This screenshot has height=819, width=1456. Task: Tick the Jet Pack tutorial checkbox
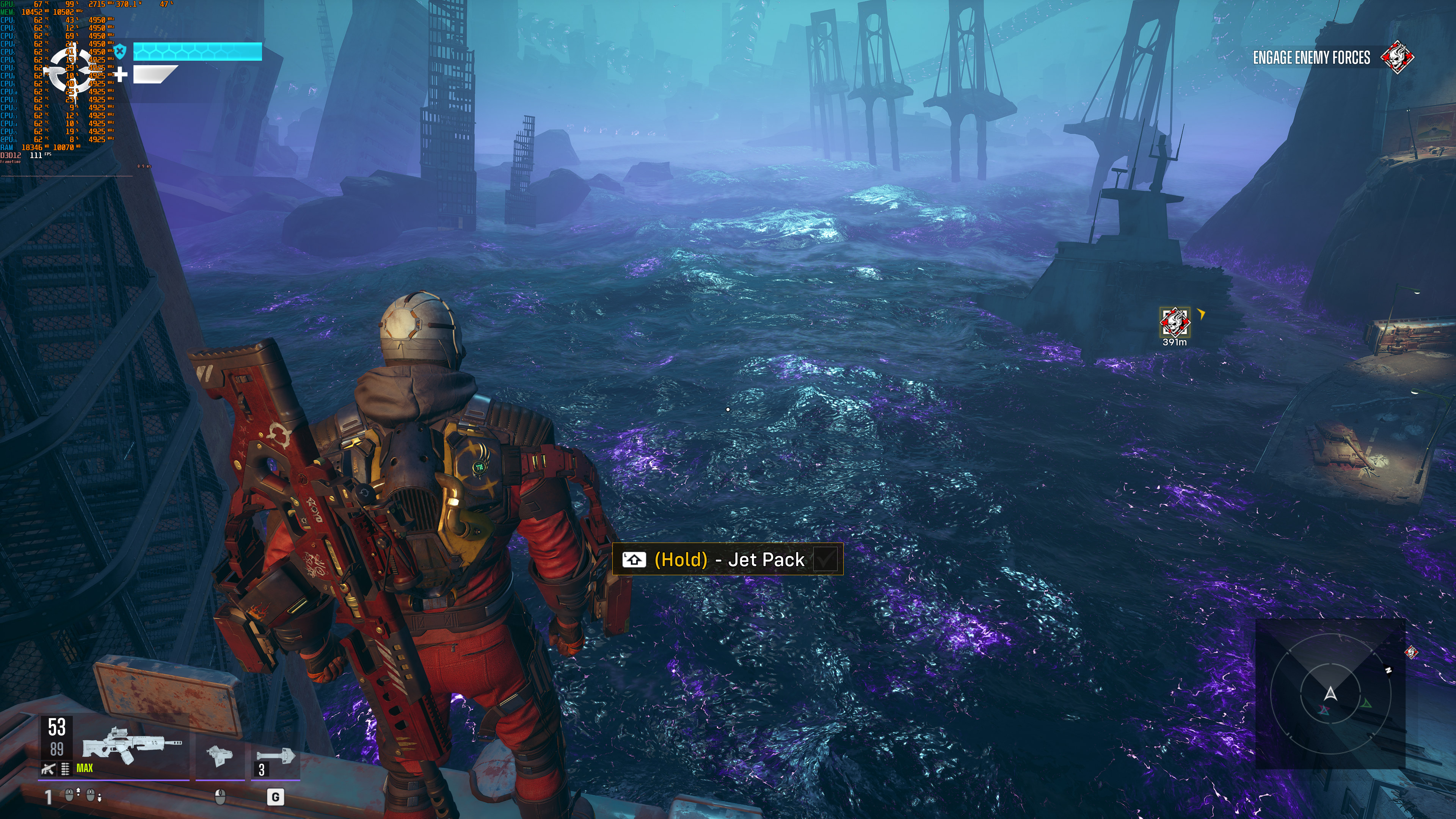[825, 560]
